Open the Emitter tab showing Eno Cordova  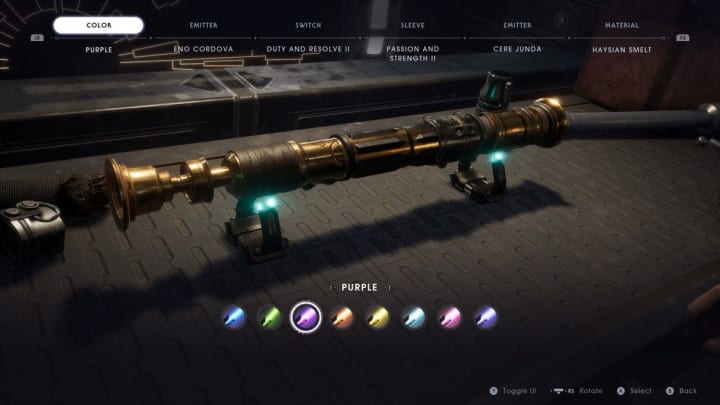tap(203, 25)
